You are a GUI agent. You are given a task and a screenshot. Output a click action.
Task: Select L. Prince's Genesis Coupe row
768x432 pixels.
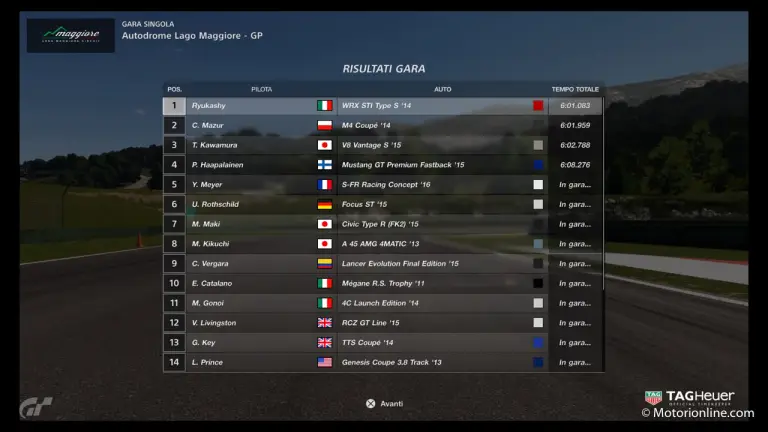pos(383,362)
